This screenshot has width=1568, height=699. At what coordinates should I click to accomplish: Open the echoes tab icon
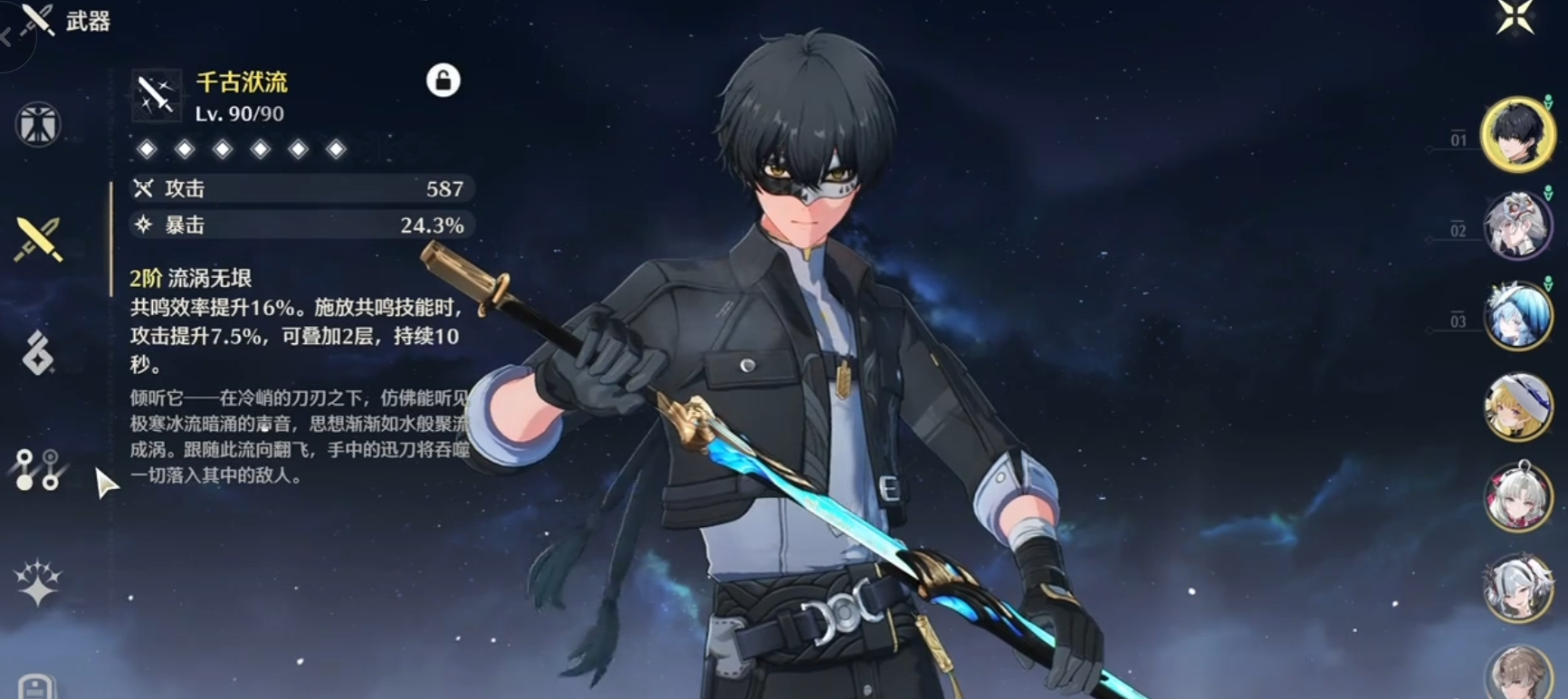pos(38,353)
